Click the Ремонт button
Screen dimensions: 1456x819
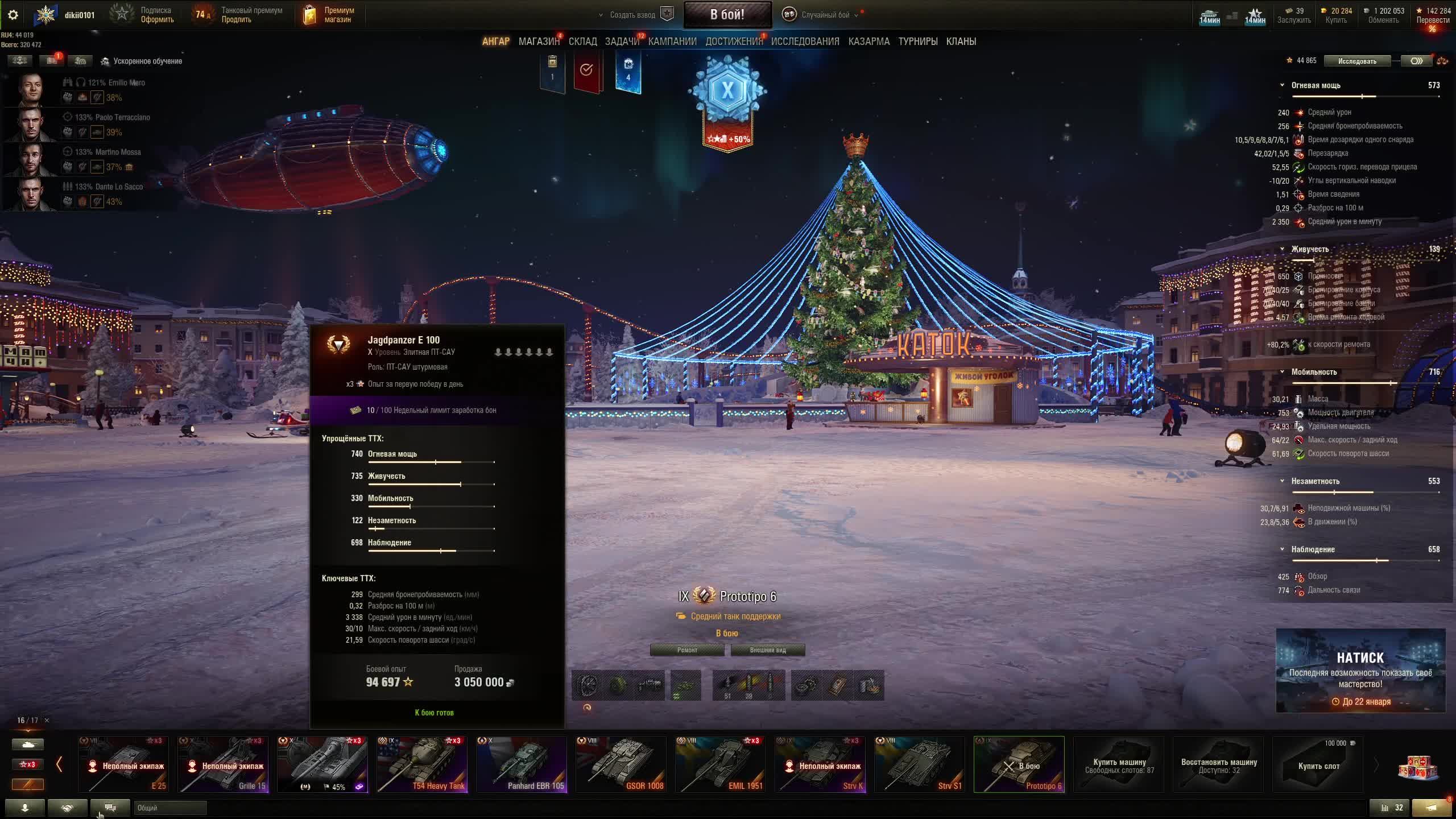pyautogui.click(x=687, y=650)
